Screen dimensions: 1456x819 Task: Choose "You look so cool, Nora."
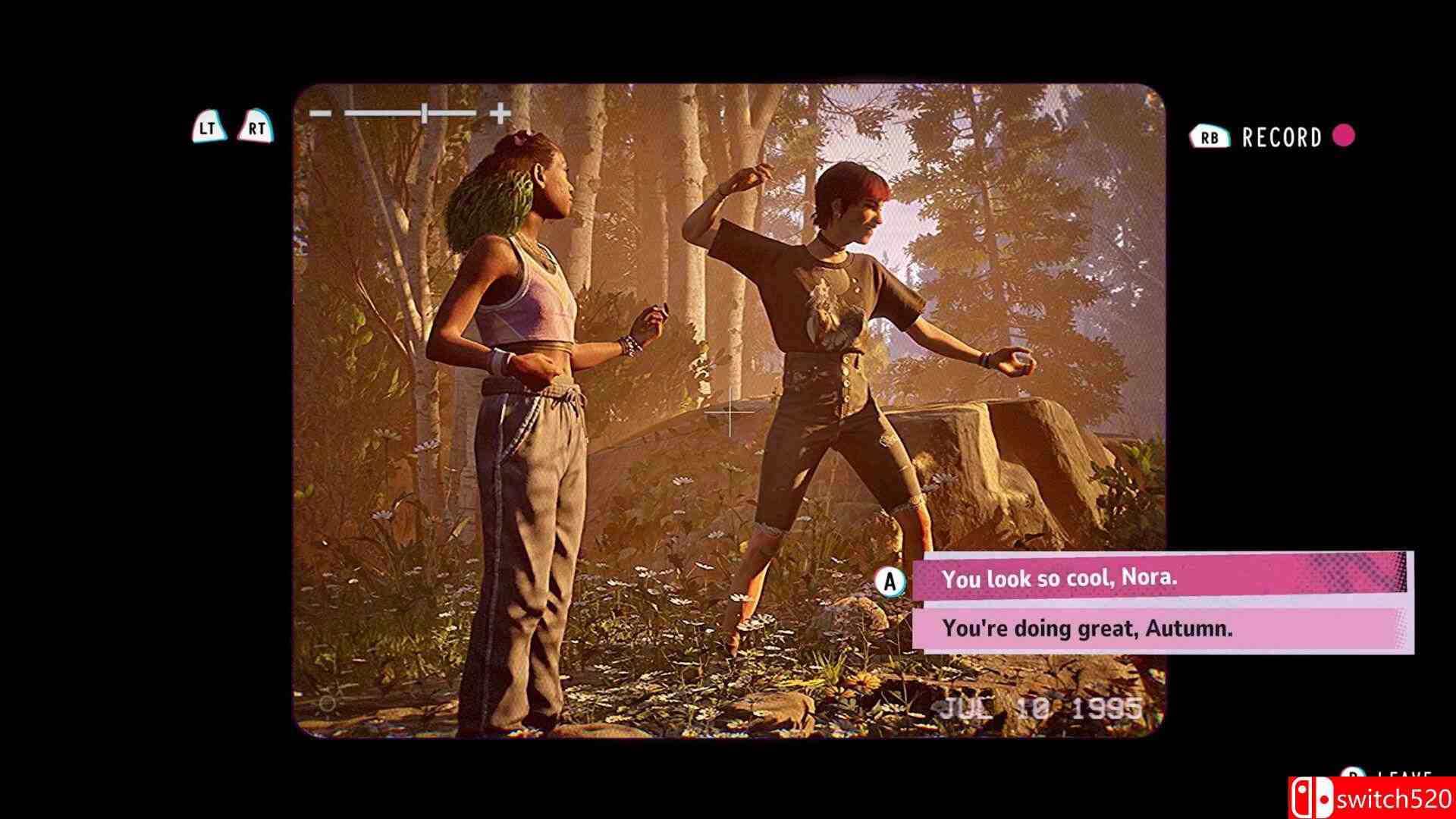tap(1159, 579)
